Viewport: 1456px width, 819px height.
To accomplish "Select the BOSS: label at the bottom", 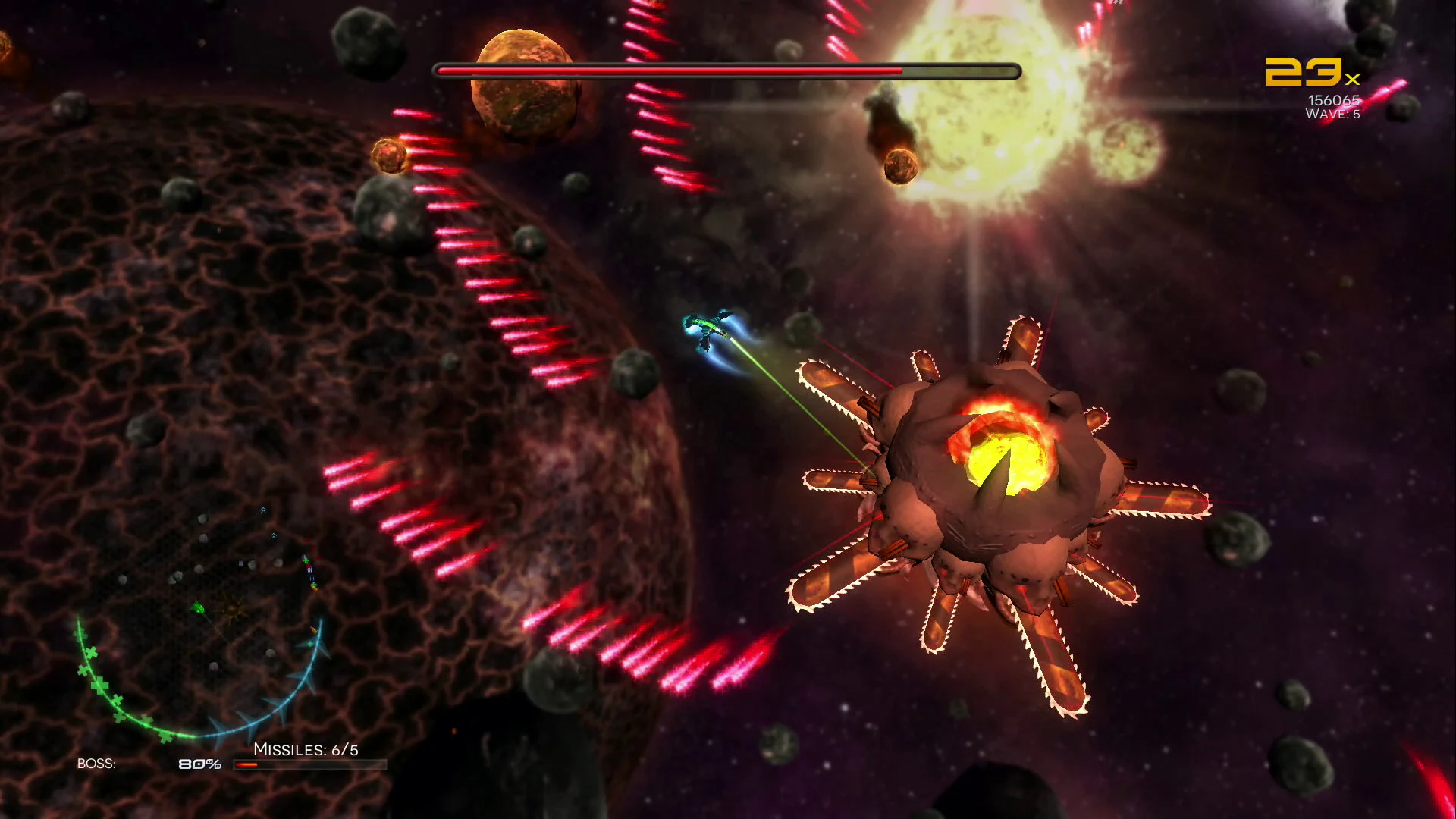I will 97,764.
